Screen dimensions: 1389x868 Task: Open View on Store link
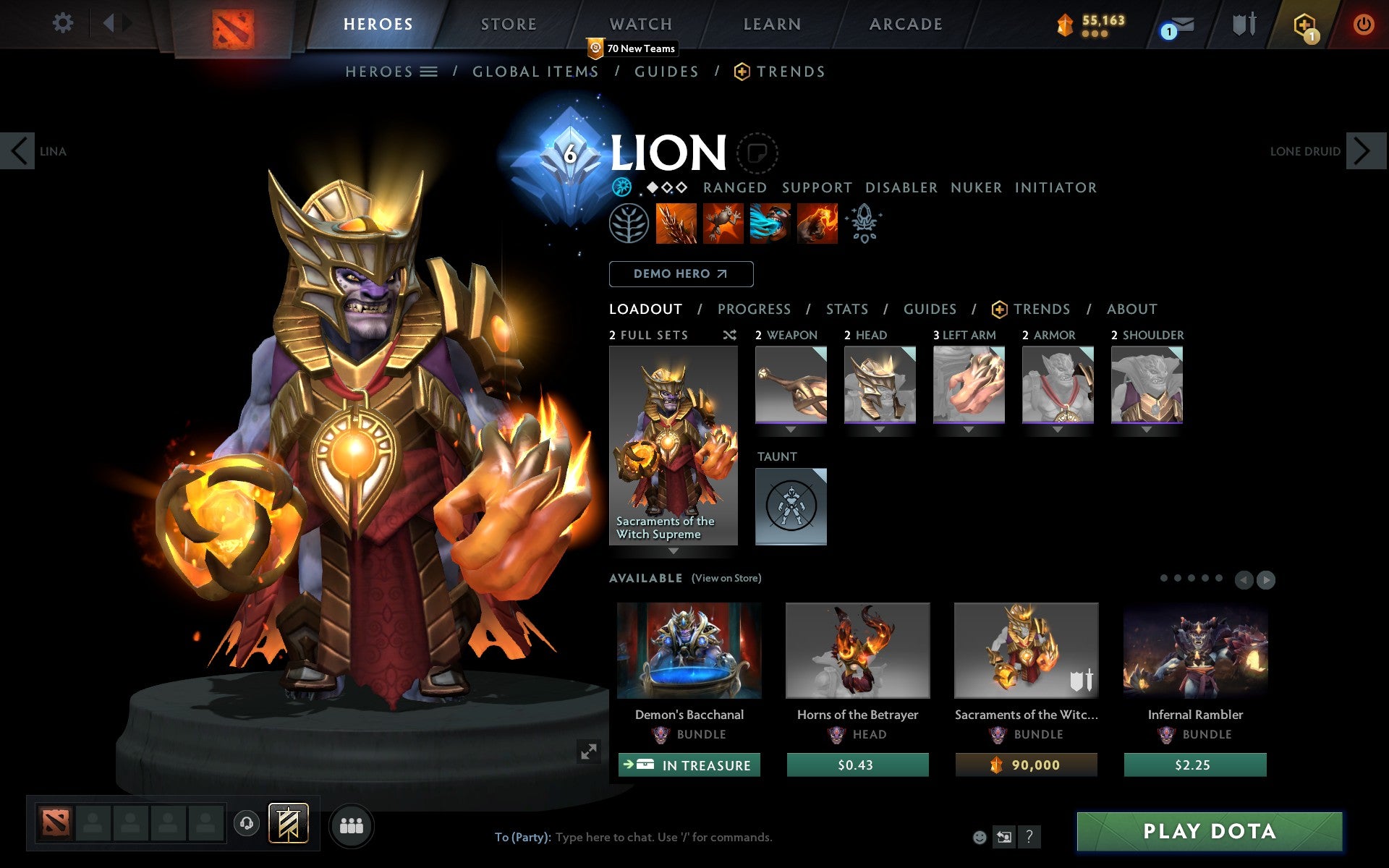coord(726,578)
